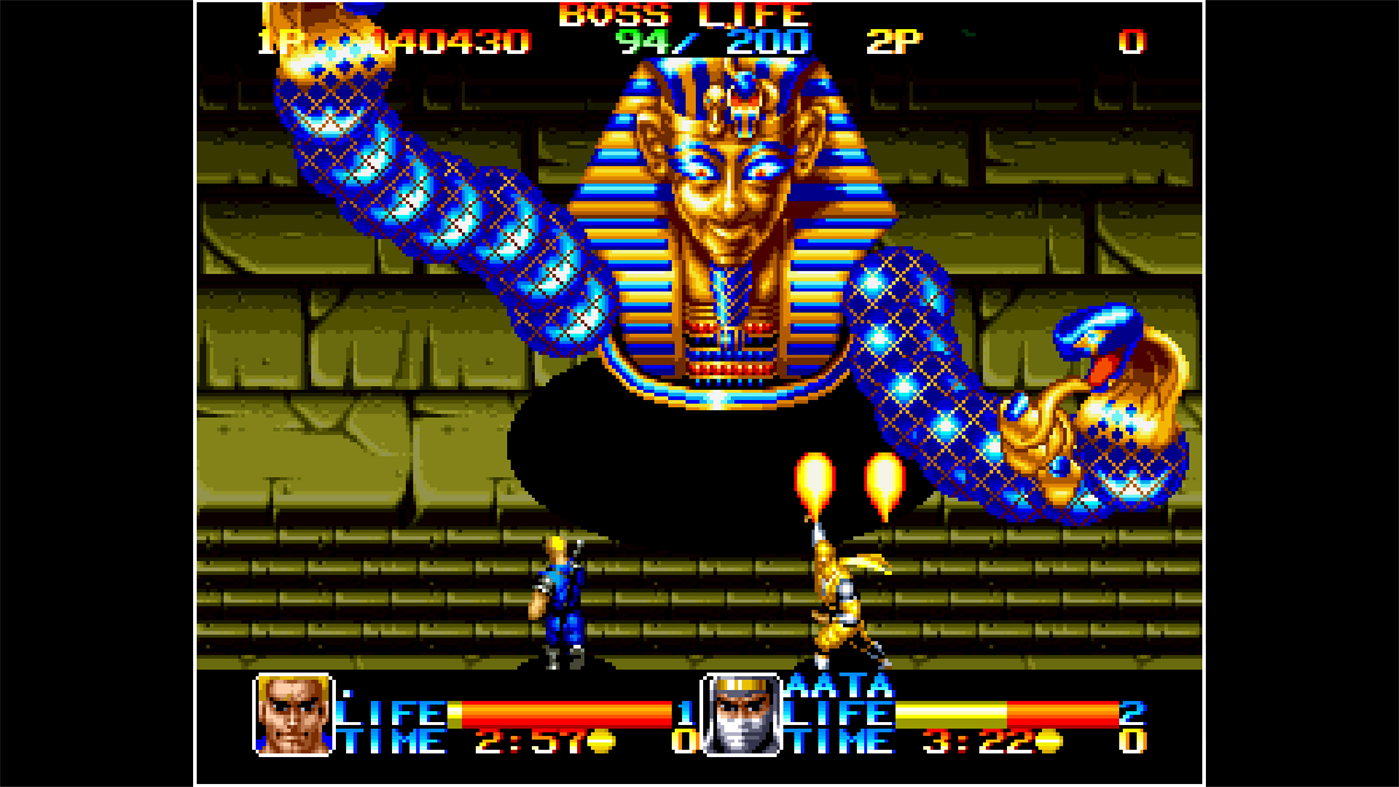
Task: Expand the 2P LIFE label
Action: tap(837, 713)
